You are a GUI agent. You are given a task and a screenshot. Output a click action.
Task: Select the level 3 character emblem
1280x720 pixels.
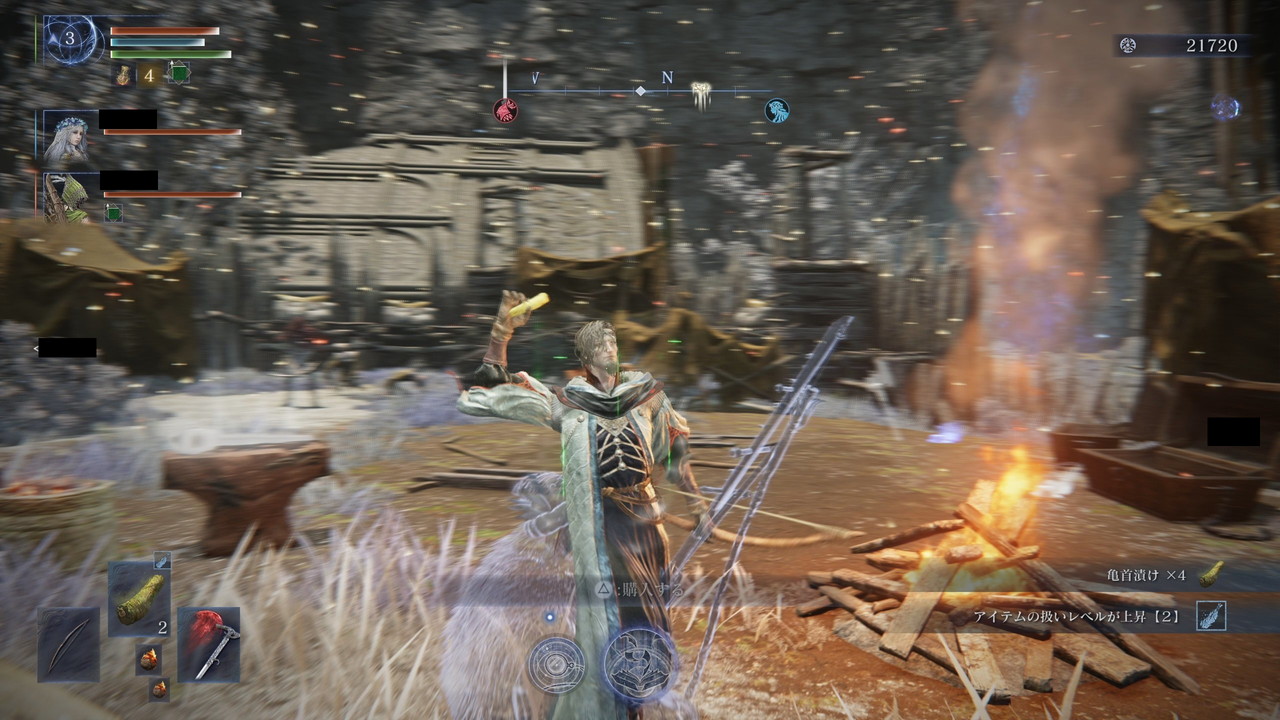click(70, 41)
